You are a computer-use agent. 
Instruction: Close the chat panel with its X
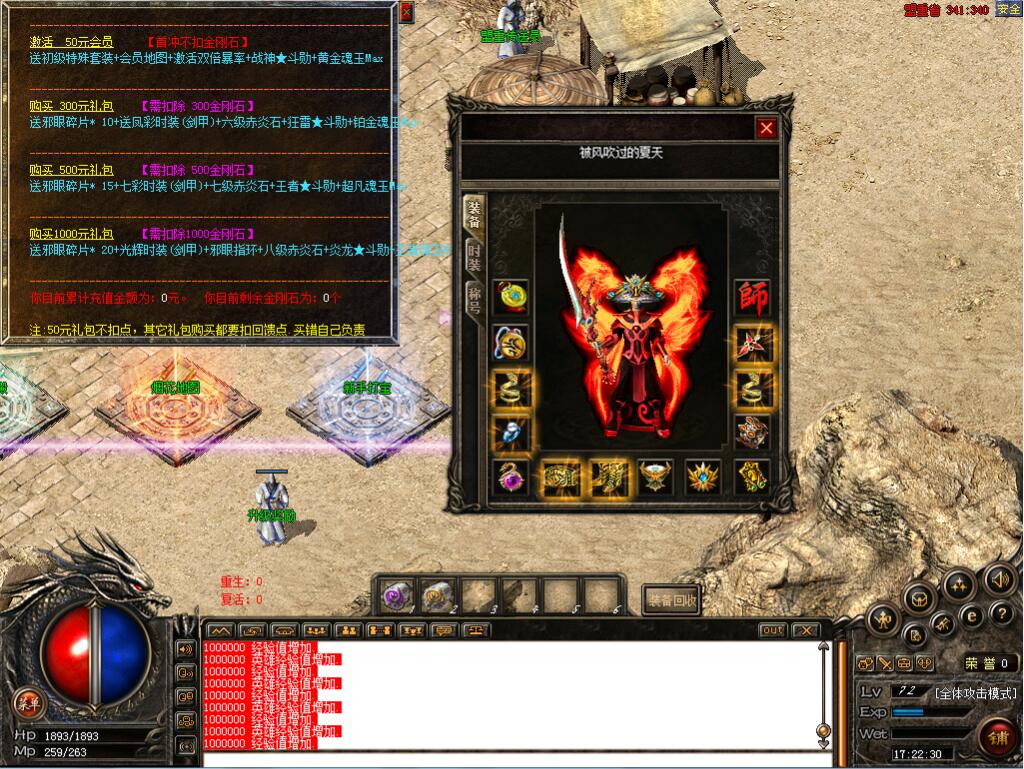(804, 631)
